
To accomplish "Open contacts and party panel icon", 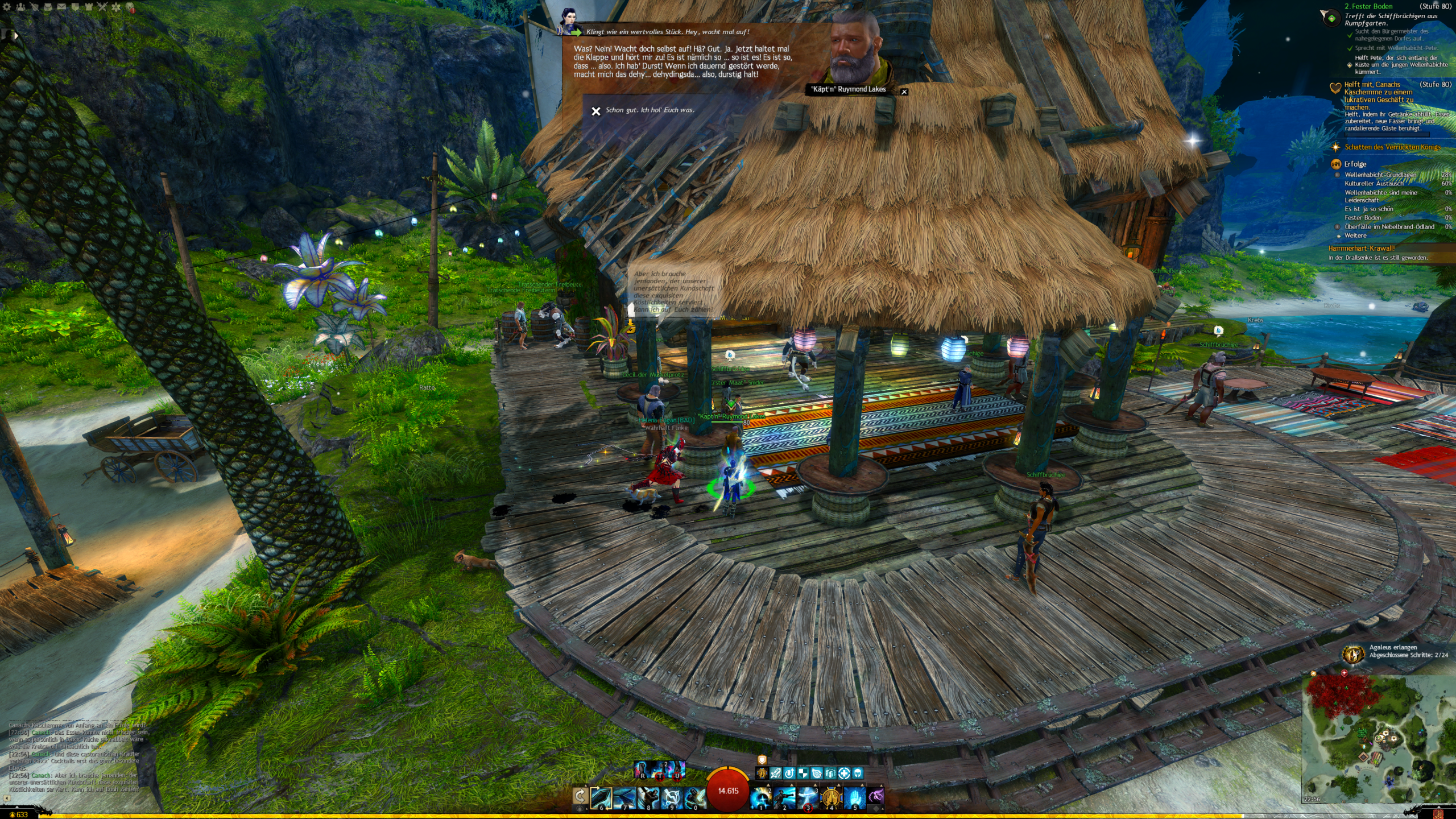I will click(20, 7).
